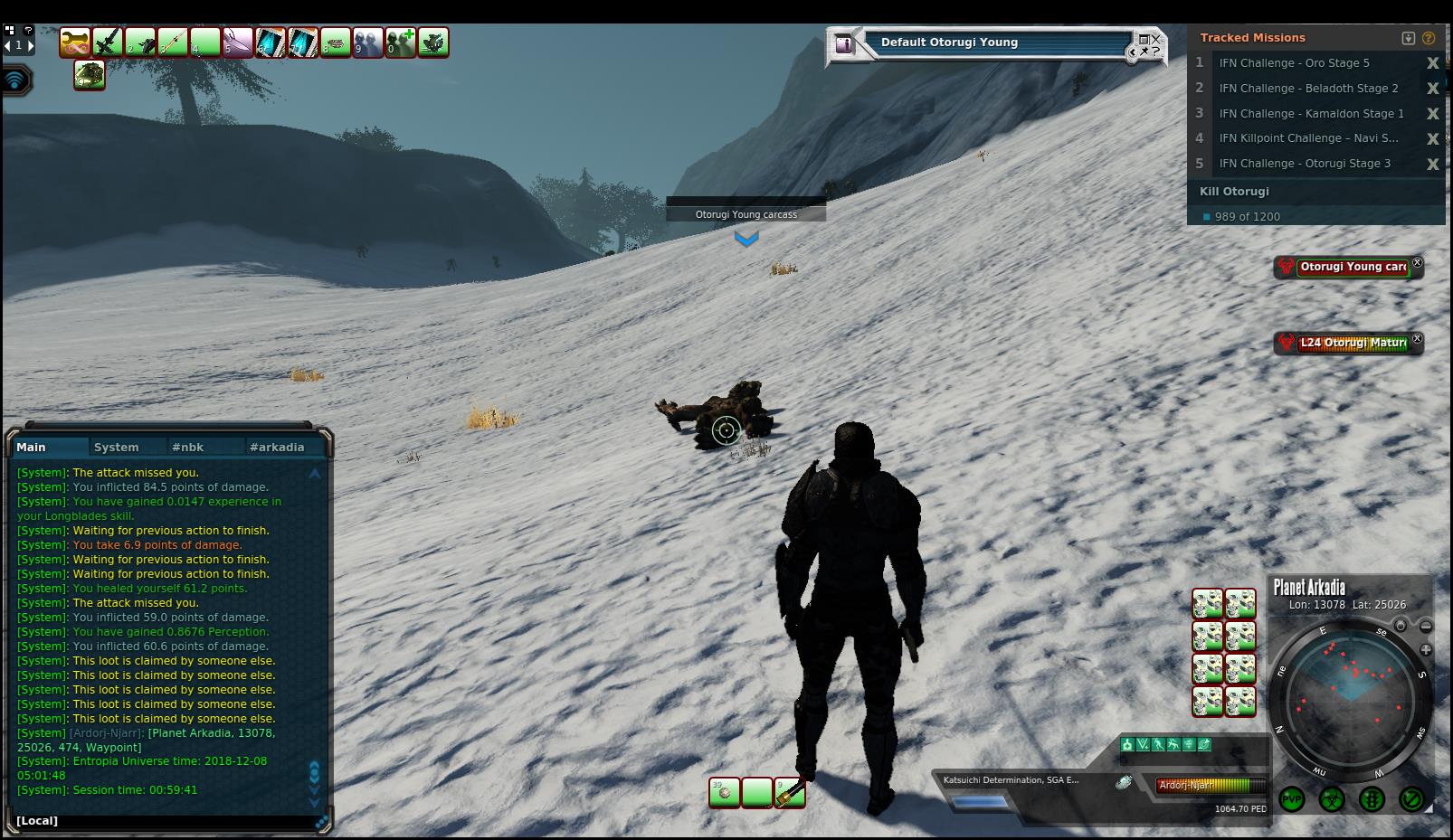Close the Default Otorugi Young info panel
This screenshot has height=840, width=1453.
(x=1155, y=39)
